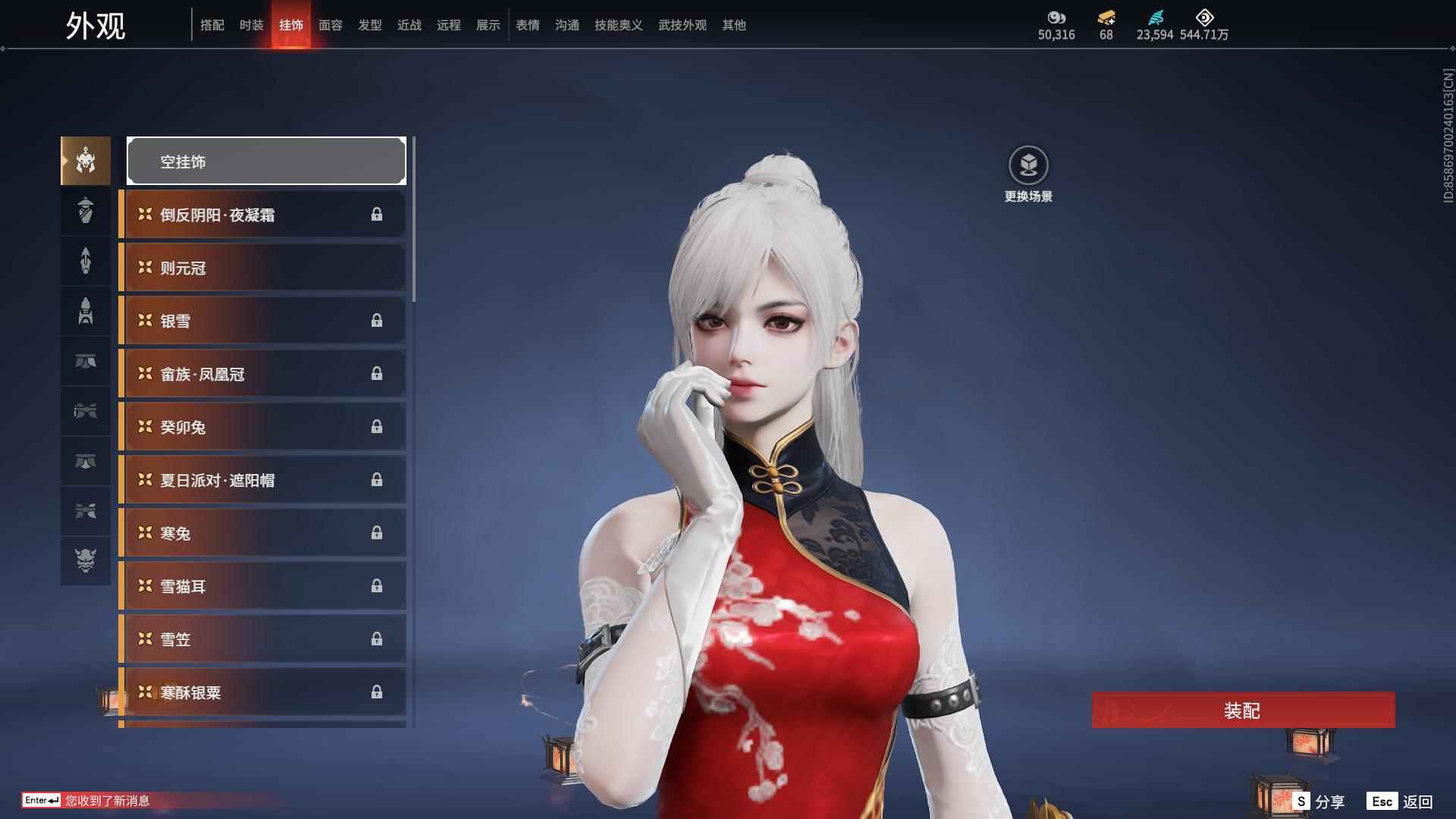The image size is (1456, 819).
Task: Click the oni mask accessory category icon
Action: click(x=85, y=561)
